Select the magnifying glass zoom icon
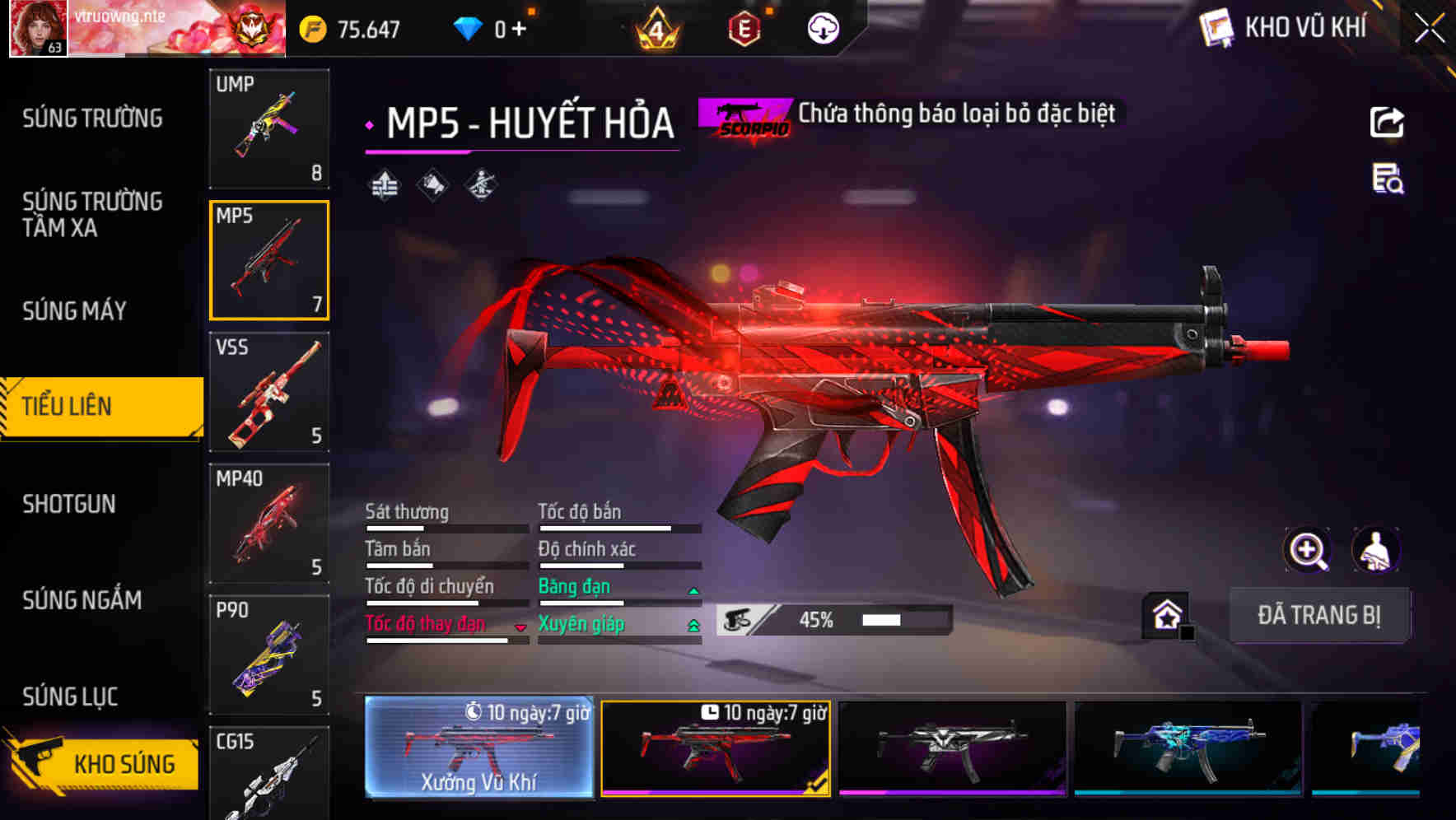 point(1306,550)
